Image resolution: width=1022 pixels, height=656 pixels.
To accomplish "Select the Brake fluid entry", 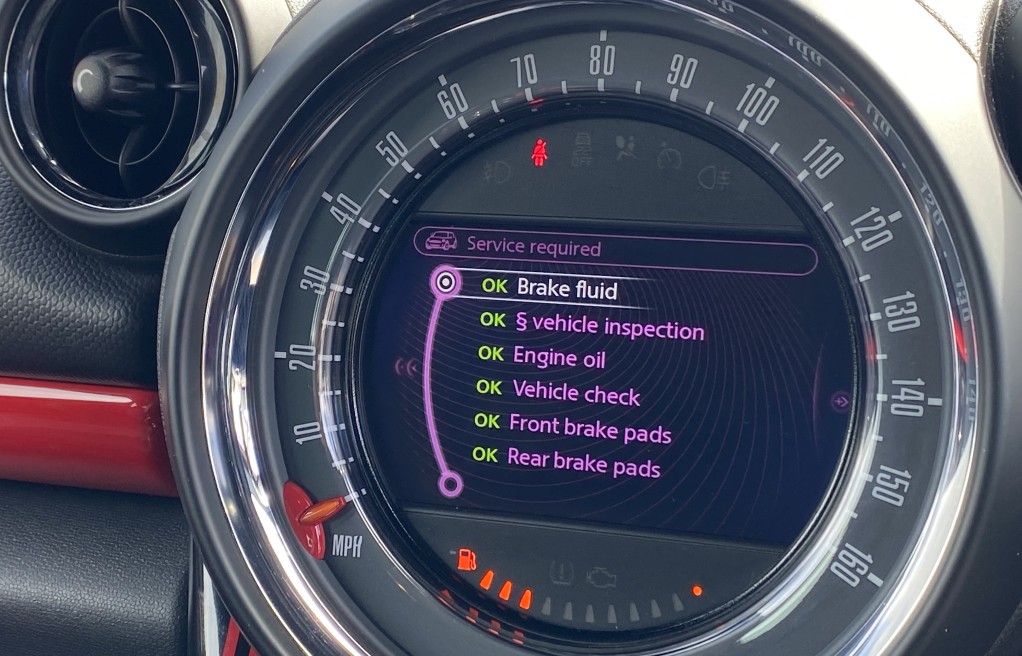I will click(x=566, y=289).
